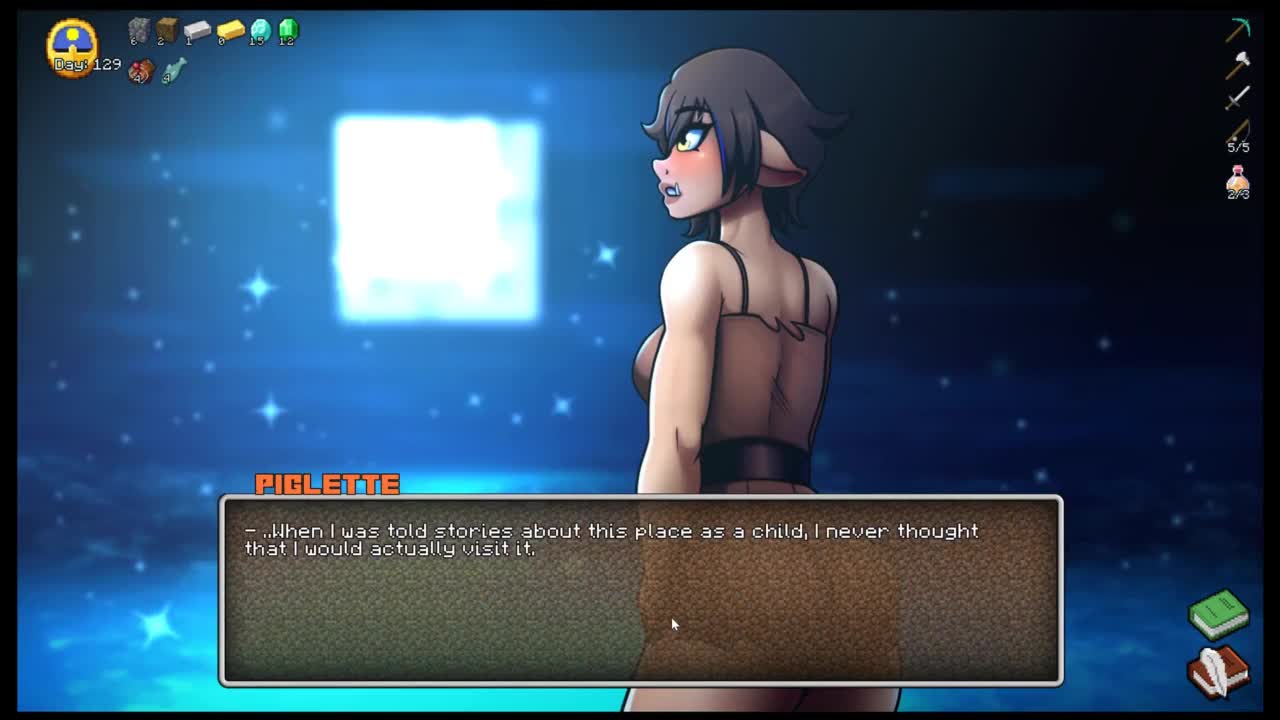Click the gold ingot resource icon

(x=230, y=31)
